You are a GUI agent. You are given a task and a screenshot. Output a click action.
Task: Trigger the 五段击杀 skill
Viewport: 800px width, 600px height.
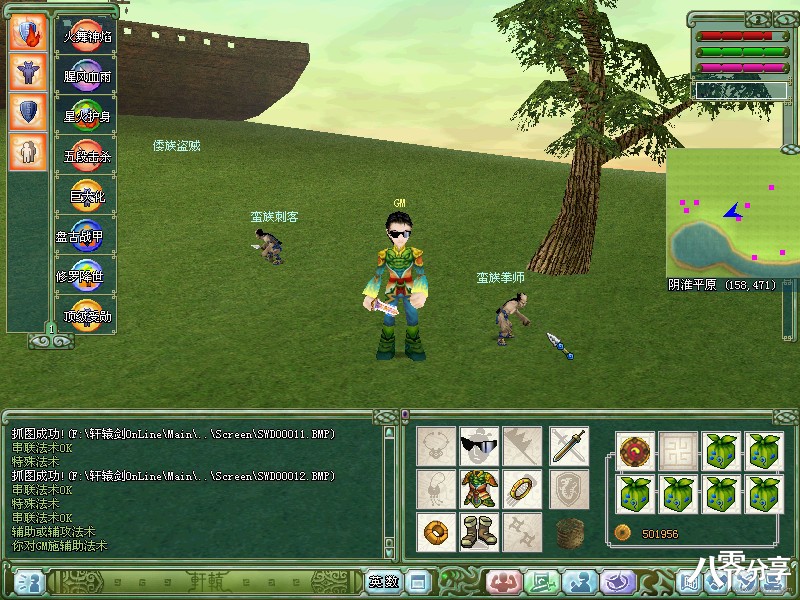(x=87, y=156)
